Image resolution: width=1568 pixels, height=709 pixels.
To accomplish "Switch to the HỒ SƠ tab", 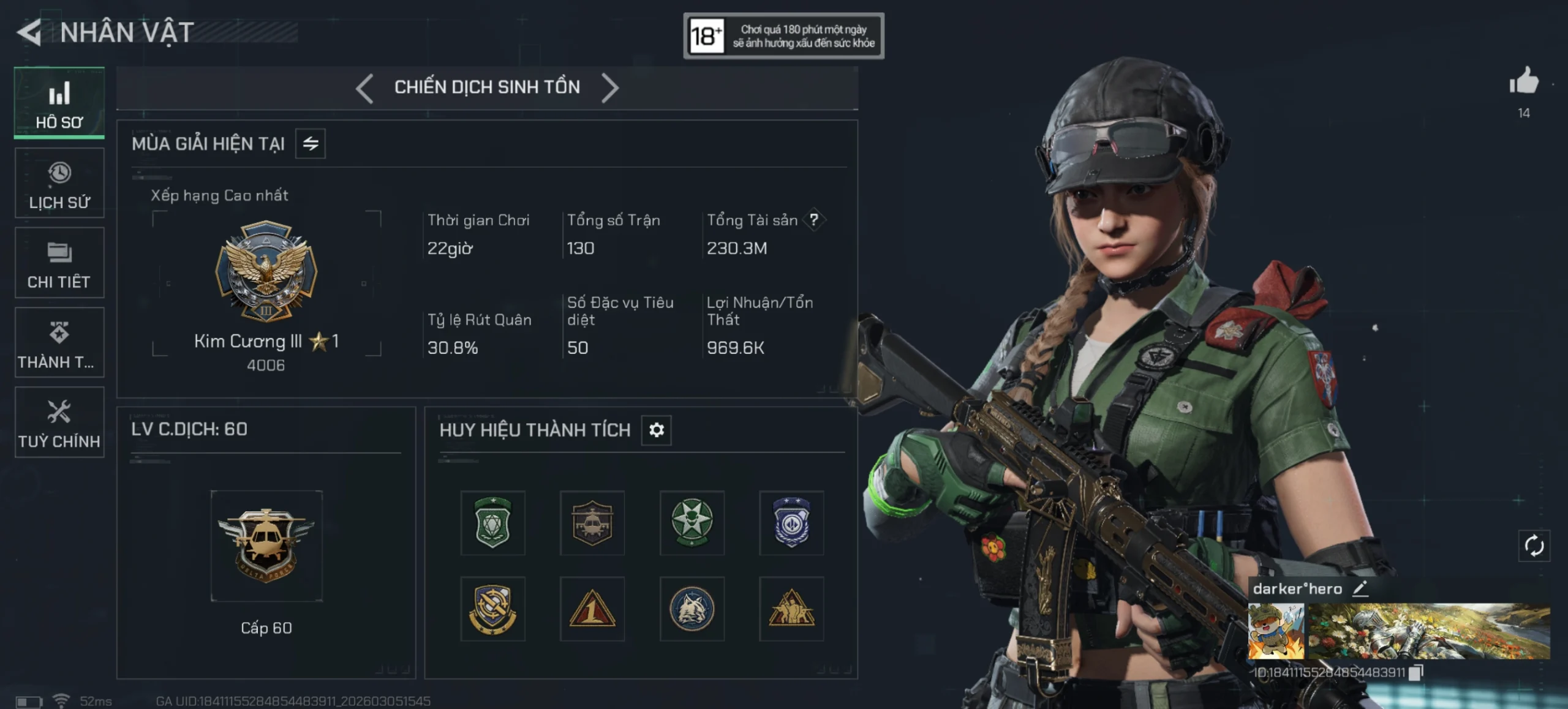I will pyautogui.click(x=59, y=103).
